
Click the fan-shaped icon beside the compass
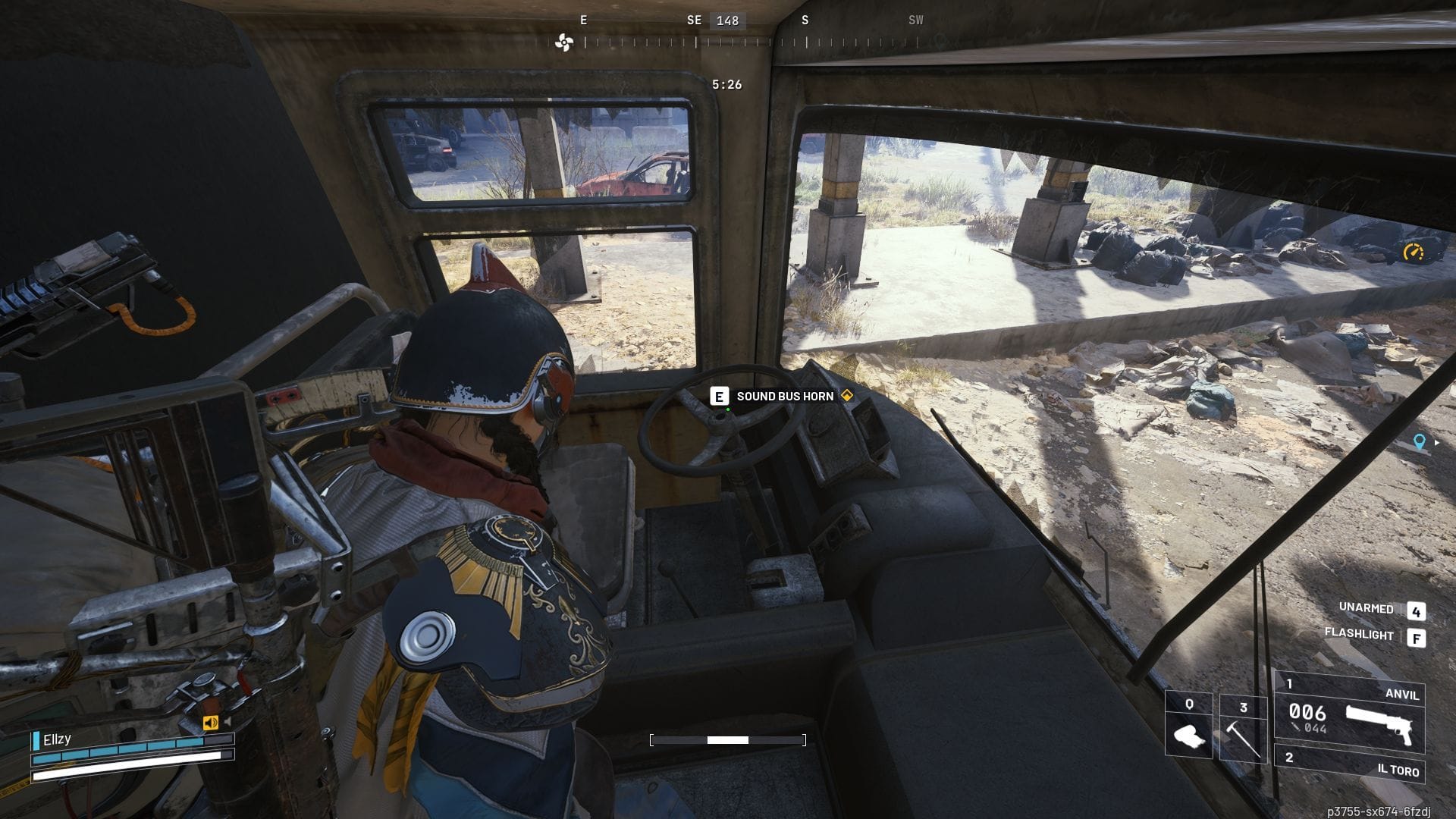tap(563, 42)
